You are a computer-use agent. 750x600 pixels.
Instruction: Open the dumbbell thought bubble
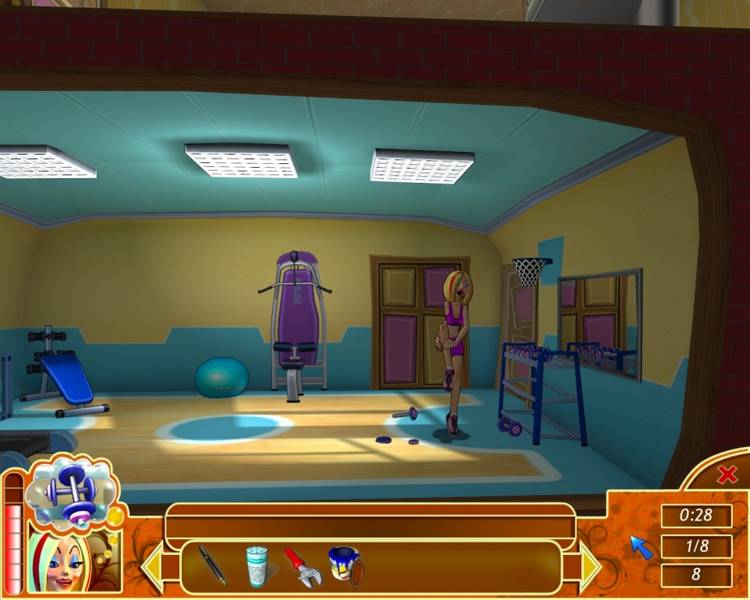(72, 491)
